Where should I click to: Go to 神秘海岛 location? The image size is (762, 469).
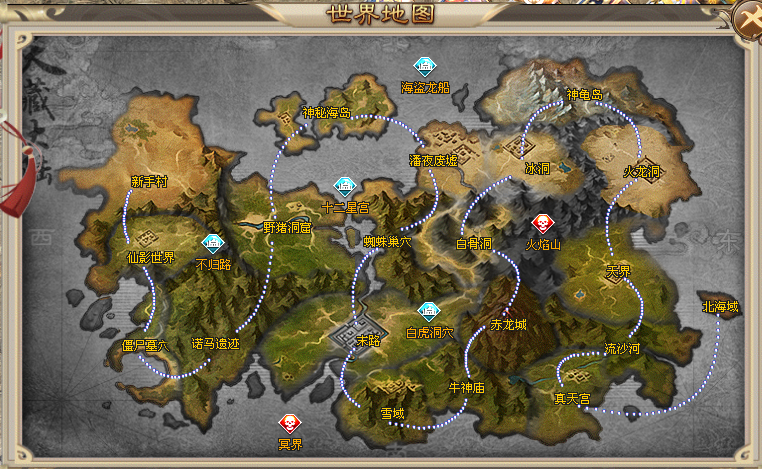click(x=327, y=112)
